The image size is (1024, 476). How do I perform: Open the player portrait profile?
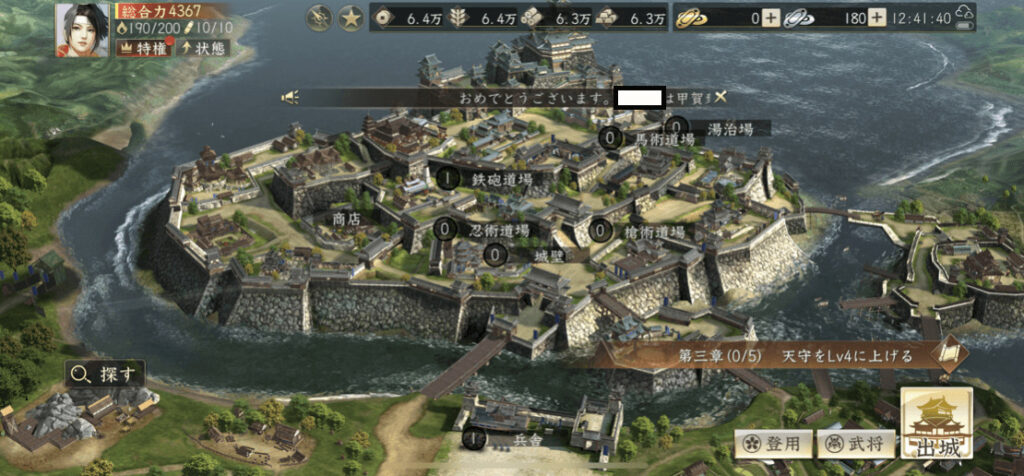click(82, 29)
